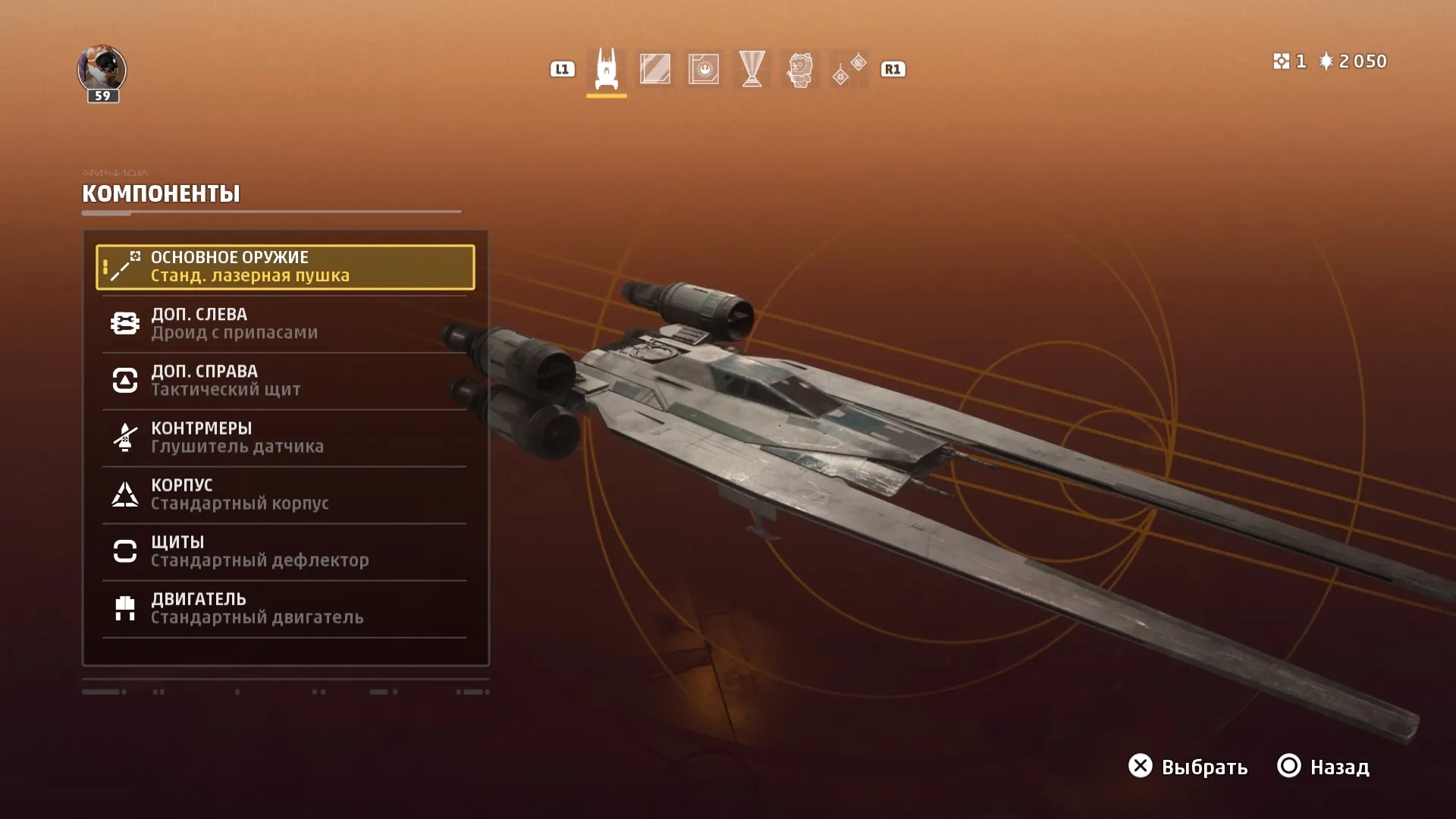The image size is (1456, 819).
Task: Open the Доп. слева component slot
Action: pos(285,324)
